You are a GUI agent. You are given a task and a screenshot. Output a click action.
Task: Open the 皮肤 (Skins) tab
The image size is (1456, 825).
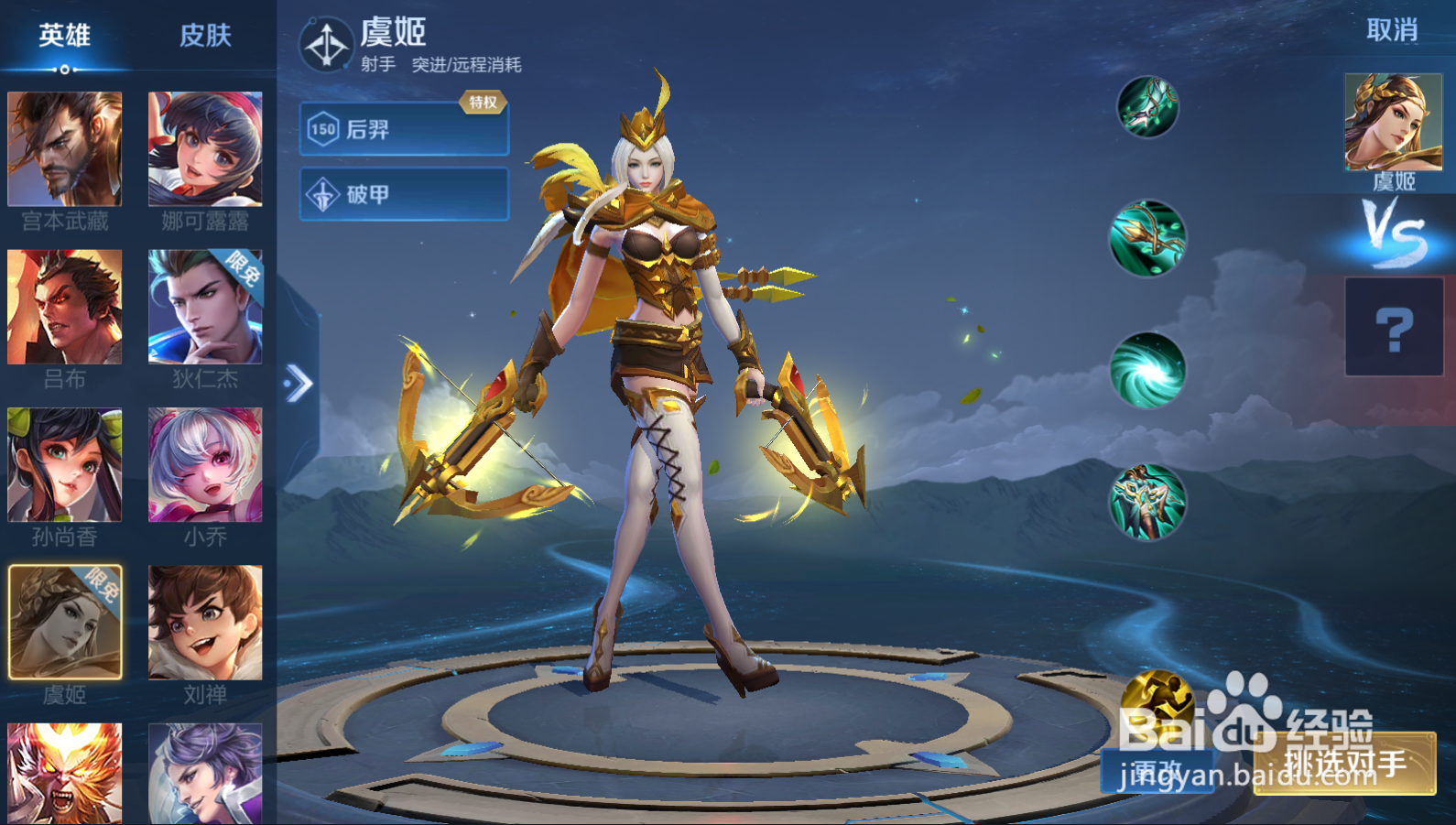click(205, 36)
